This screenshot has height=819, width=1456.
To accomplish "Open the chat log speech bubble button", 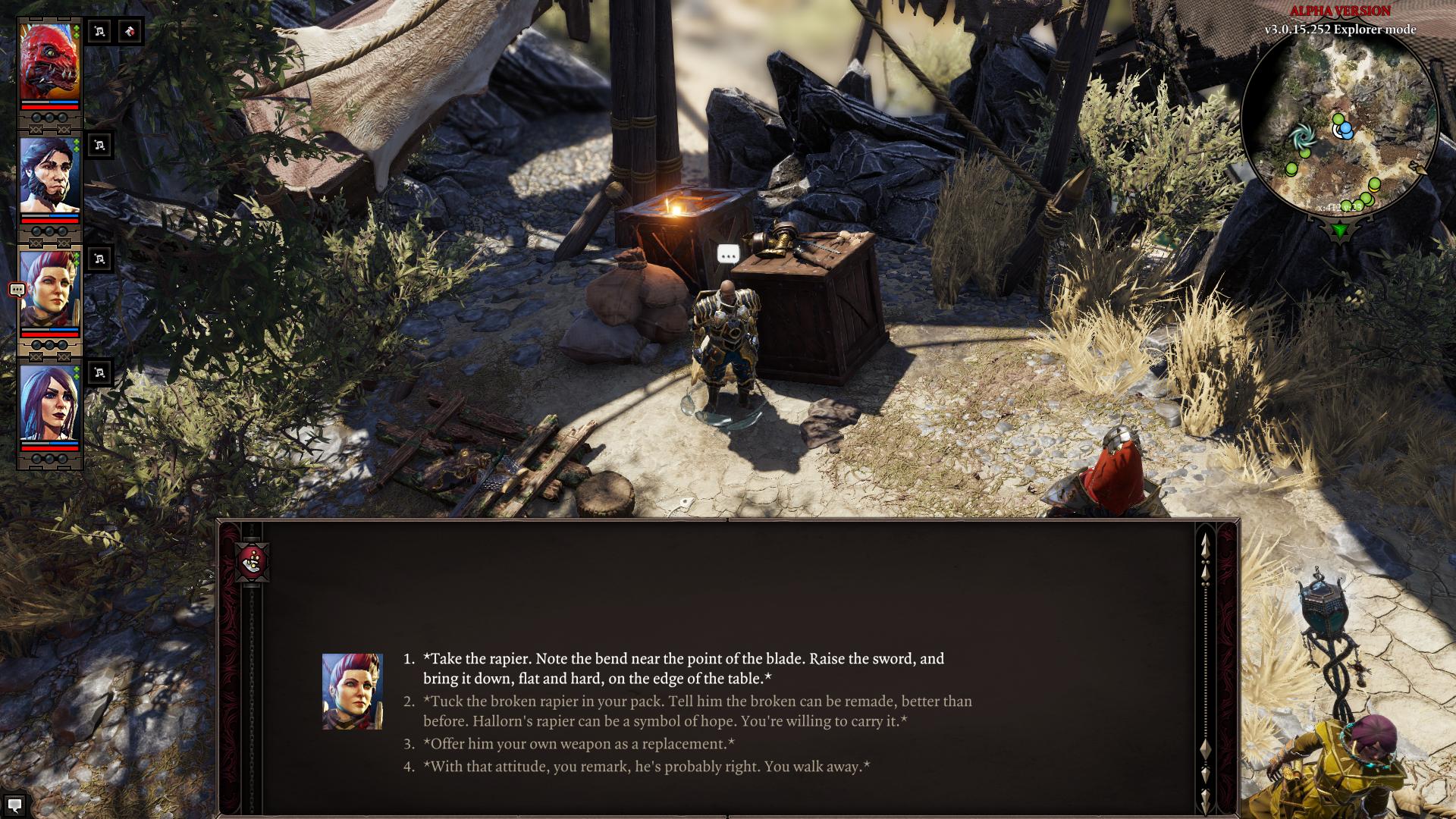I will point(14,805).
